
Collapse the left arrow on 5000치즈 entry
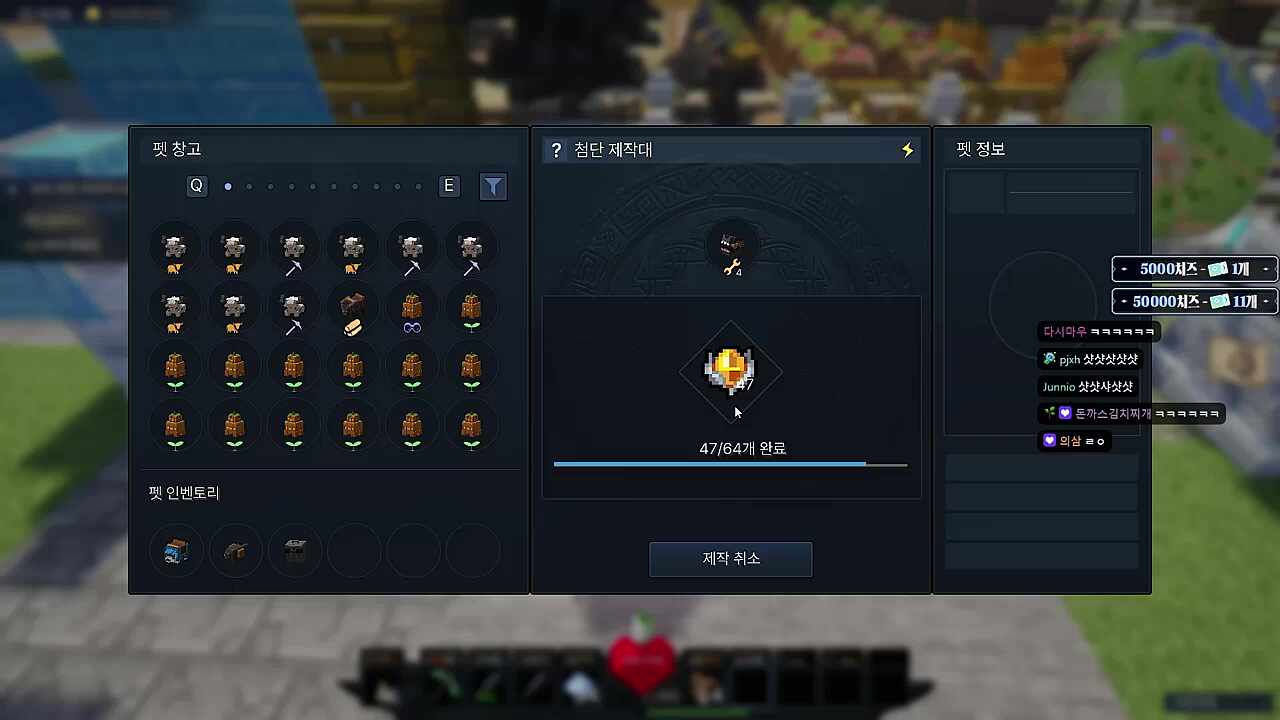point(1124,268)
